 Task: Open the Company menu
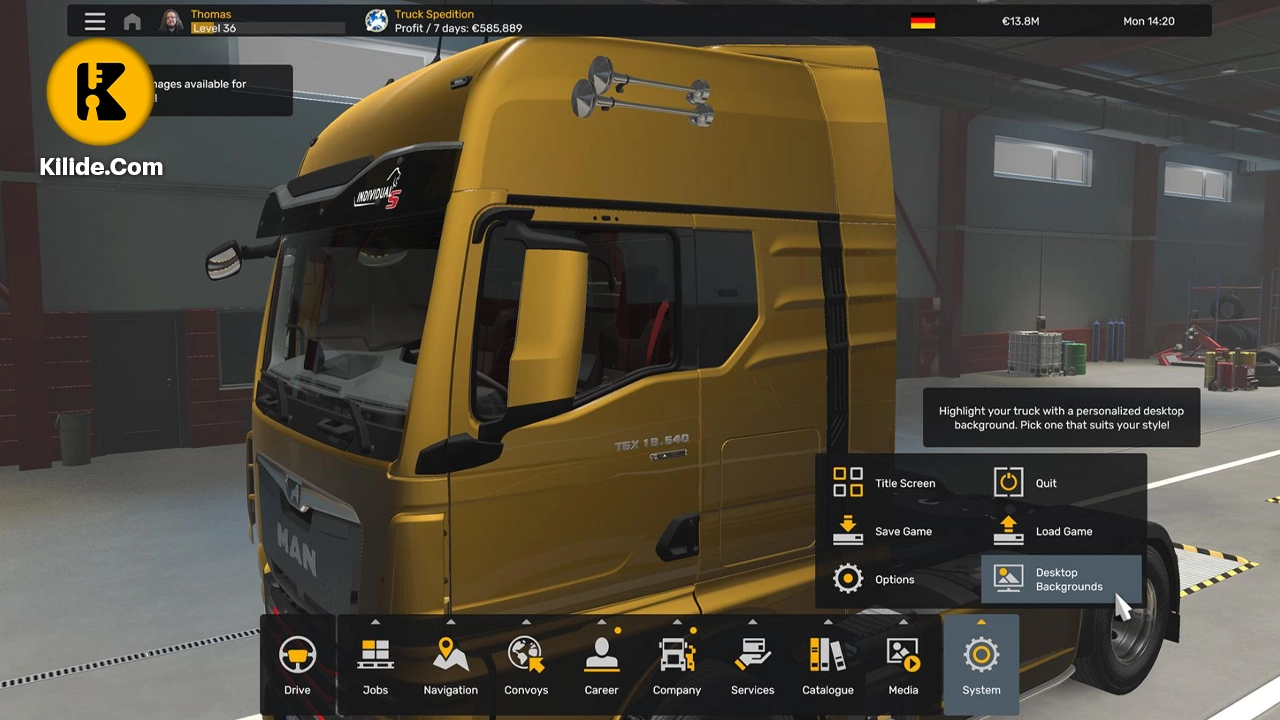[677, 665]
